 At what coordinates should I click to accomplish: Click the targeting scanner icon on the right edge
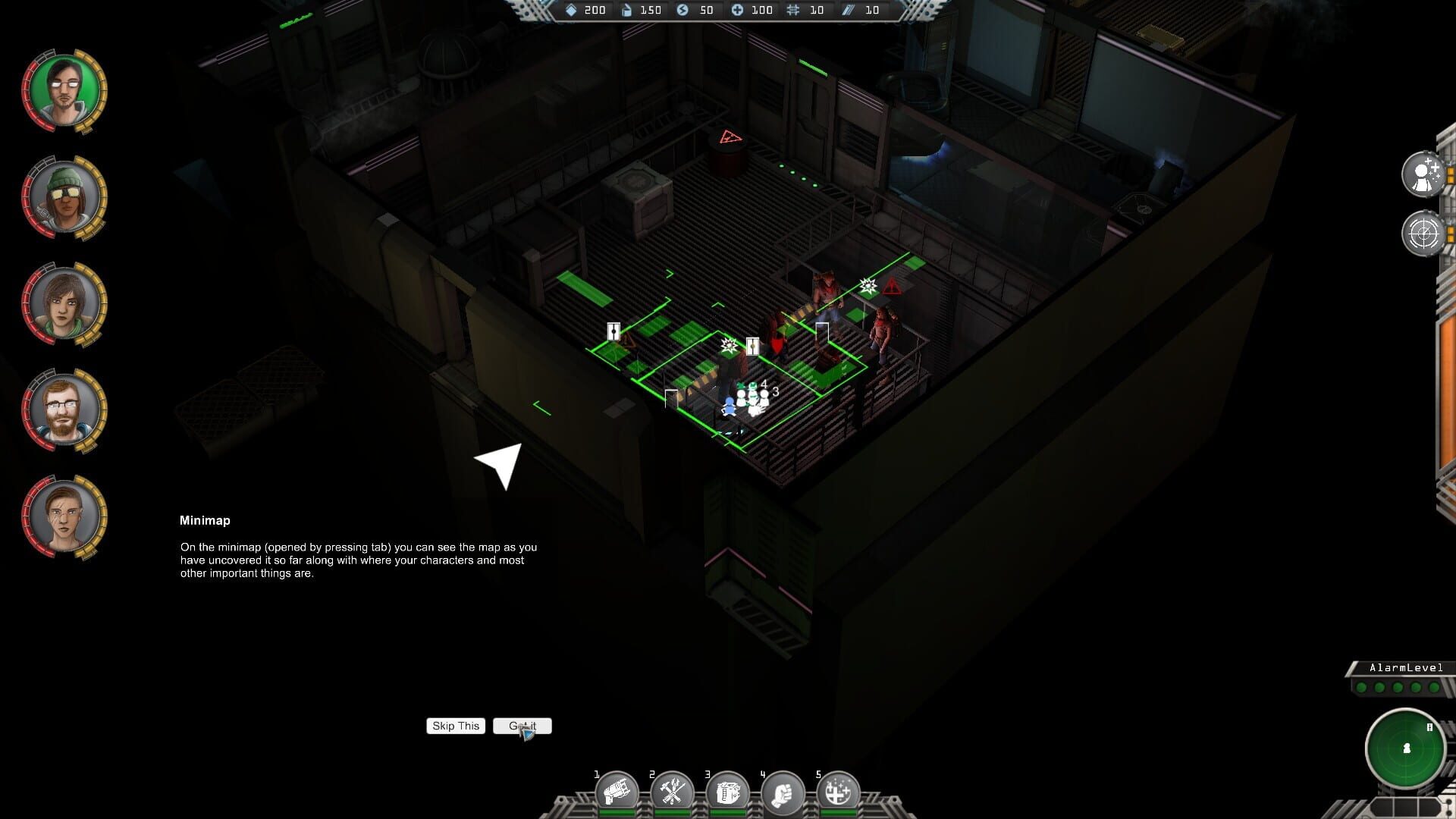(1425, 233)
